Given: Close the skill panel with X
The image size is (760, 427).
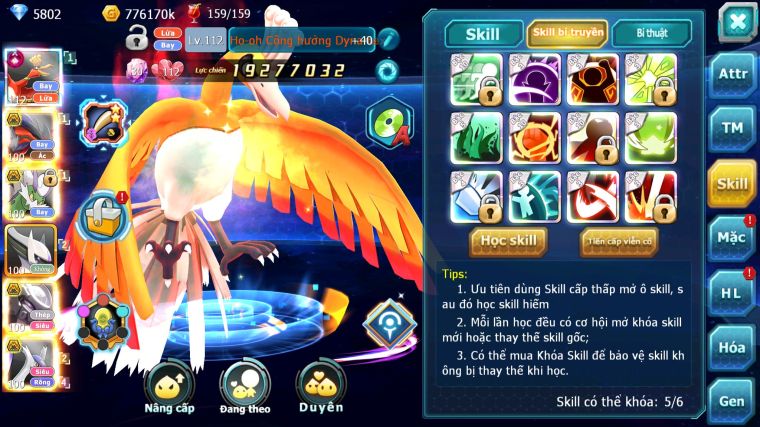Looking at the screenshot, I should (x=736, y=21).
